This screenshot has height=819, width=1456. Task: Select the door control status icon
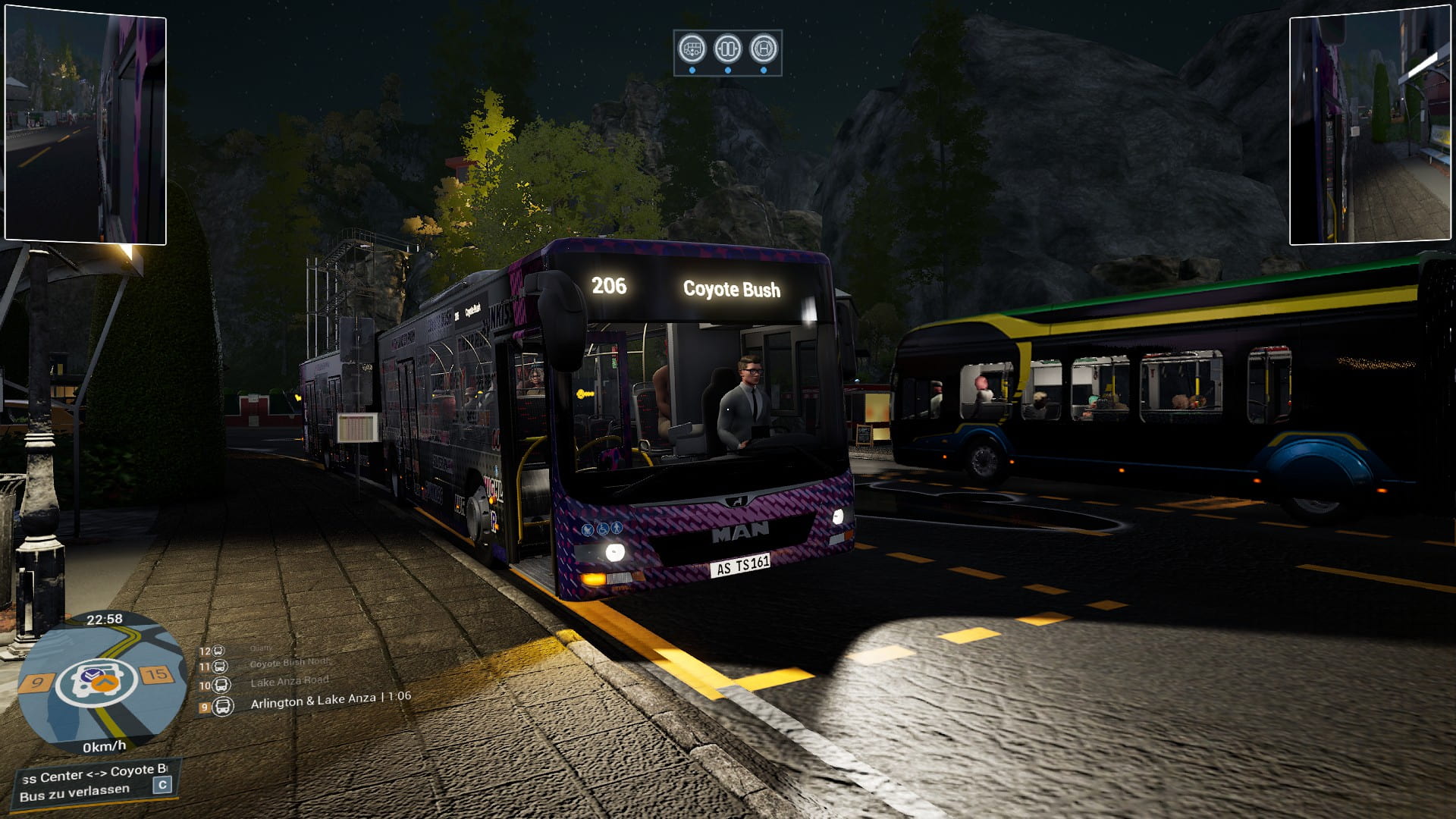pyautogui.click(x=728, y=49)
